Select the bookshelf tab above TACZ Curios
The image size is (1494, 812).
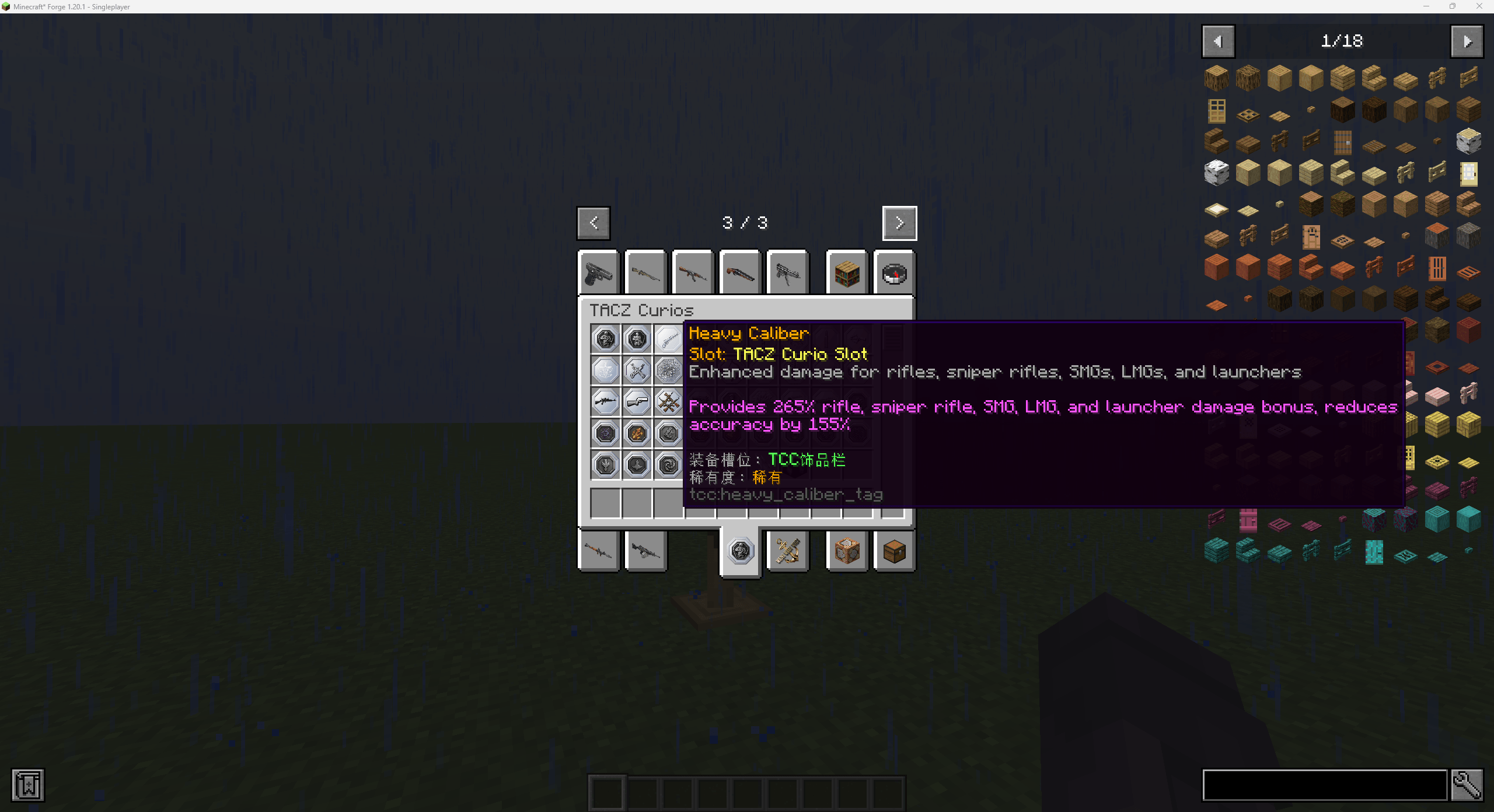tap(847, 273)
